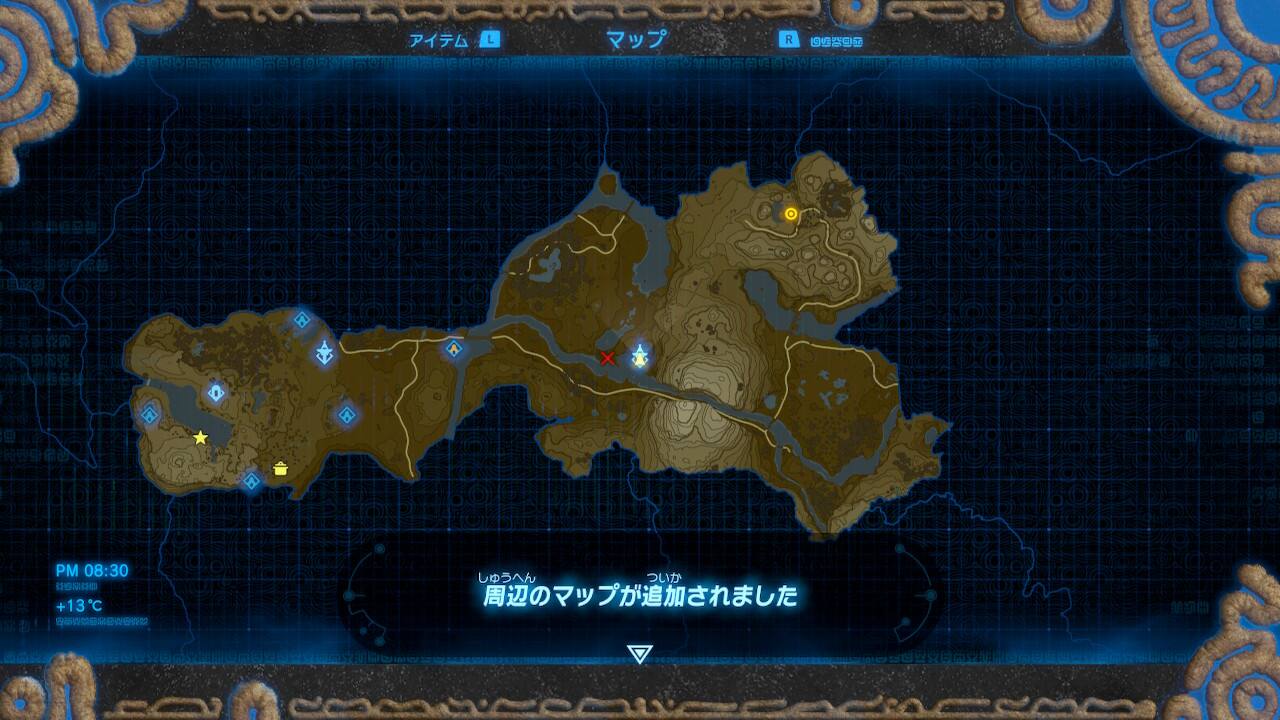Choose the Great Plateau tower icon

pos(325,352)
